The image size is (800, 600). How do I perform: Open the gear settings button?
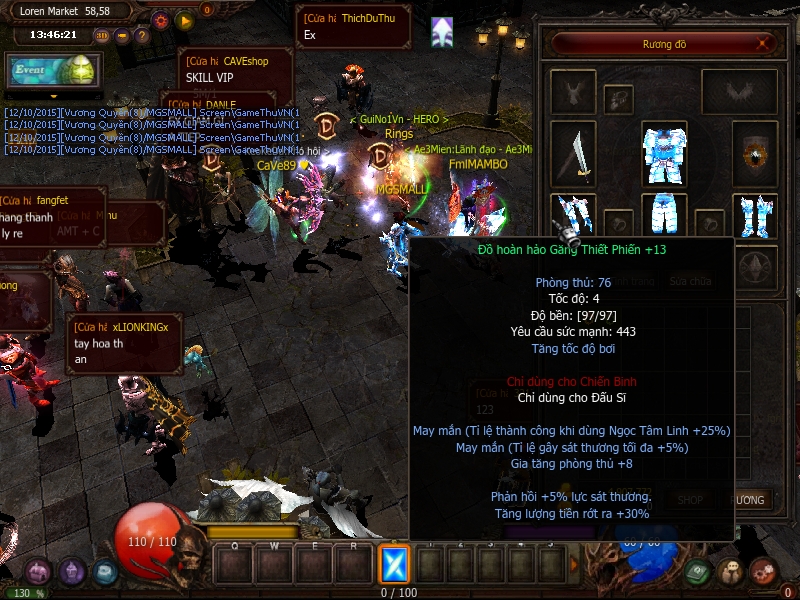160,20
